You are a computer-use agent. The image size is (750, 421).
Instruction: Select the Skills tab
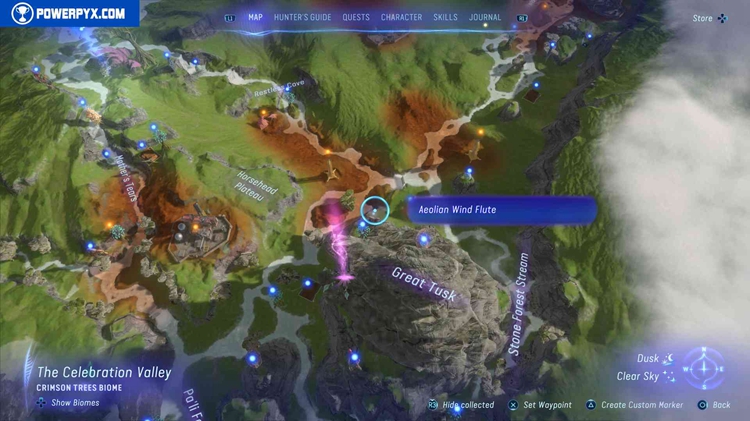tap(445, 17)
